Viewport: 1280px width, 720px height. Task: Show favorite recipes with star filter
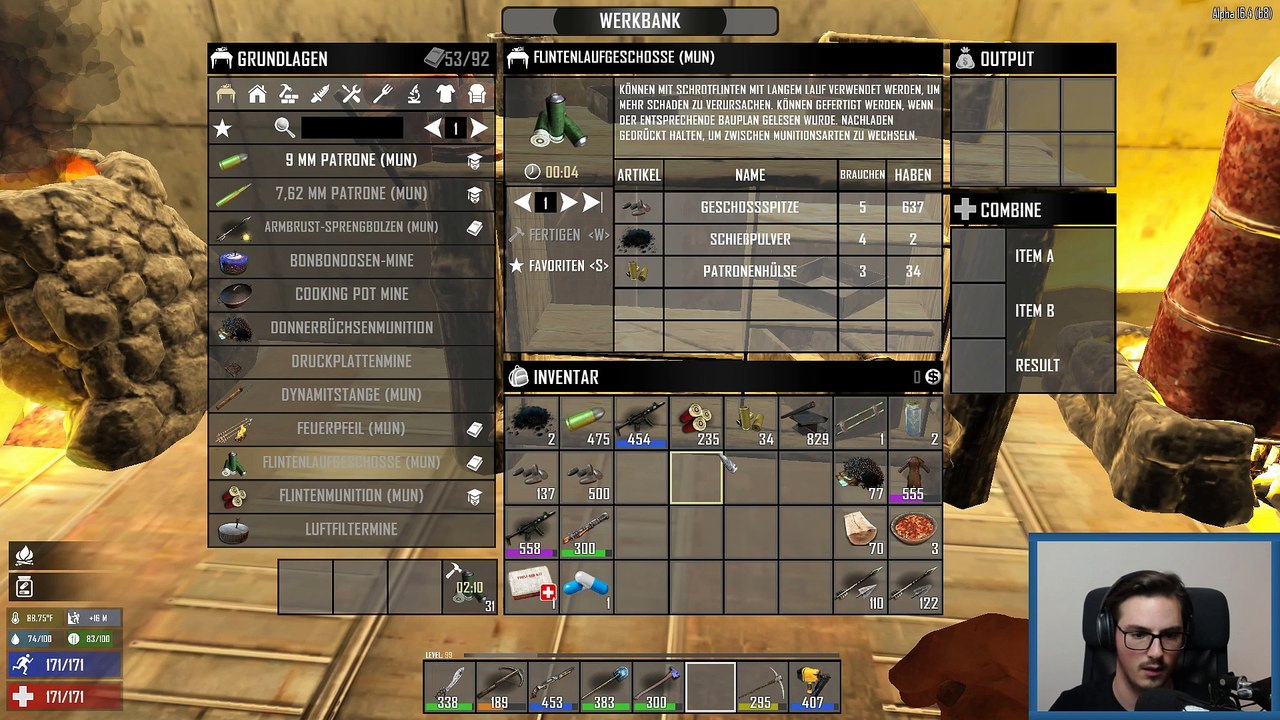(x=223, y=128)
